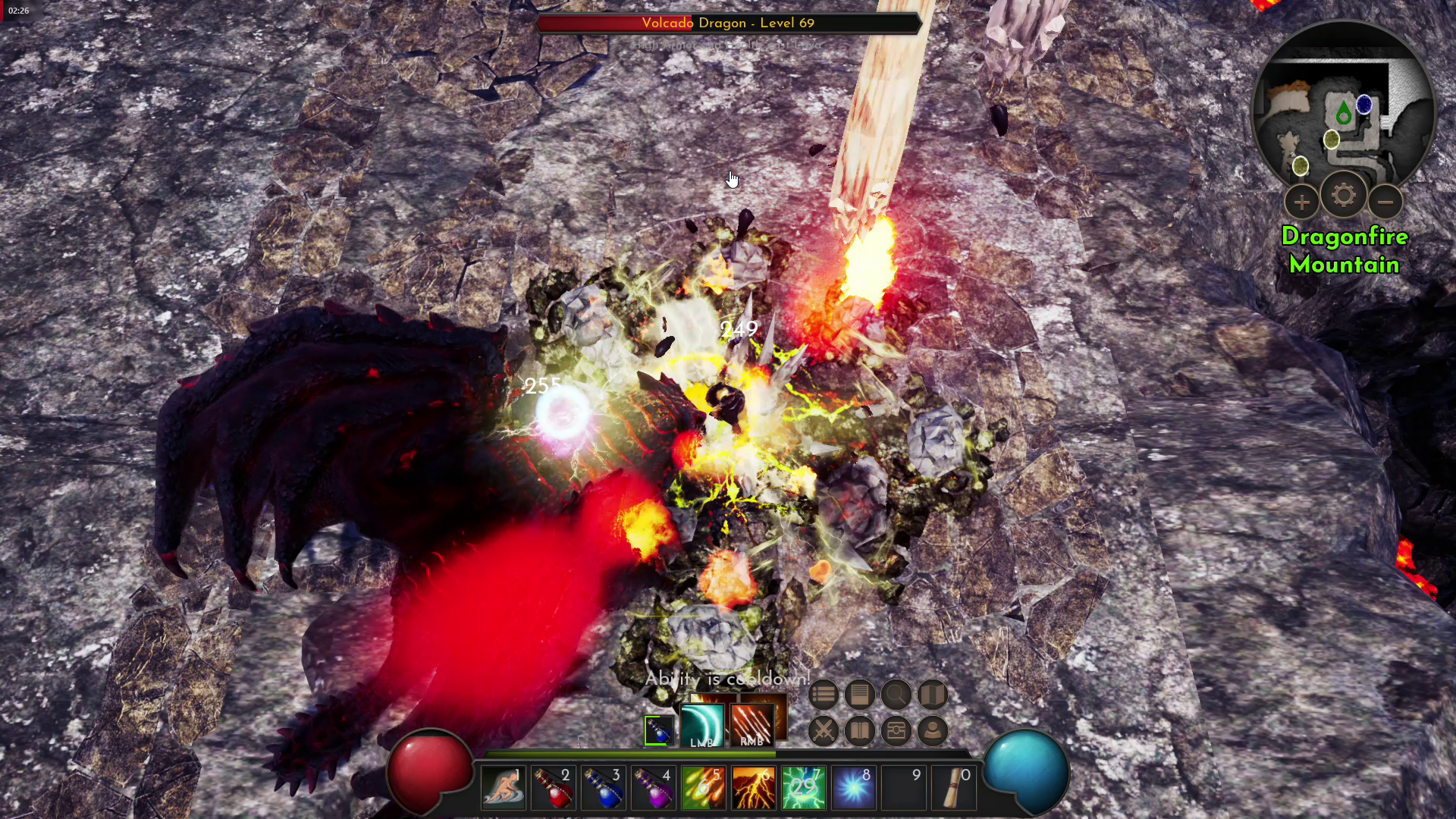Select the blue portal marker on the minimap
The width and height of the screenshot is (1456, 819).
click(1364, 105)
